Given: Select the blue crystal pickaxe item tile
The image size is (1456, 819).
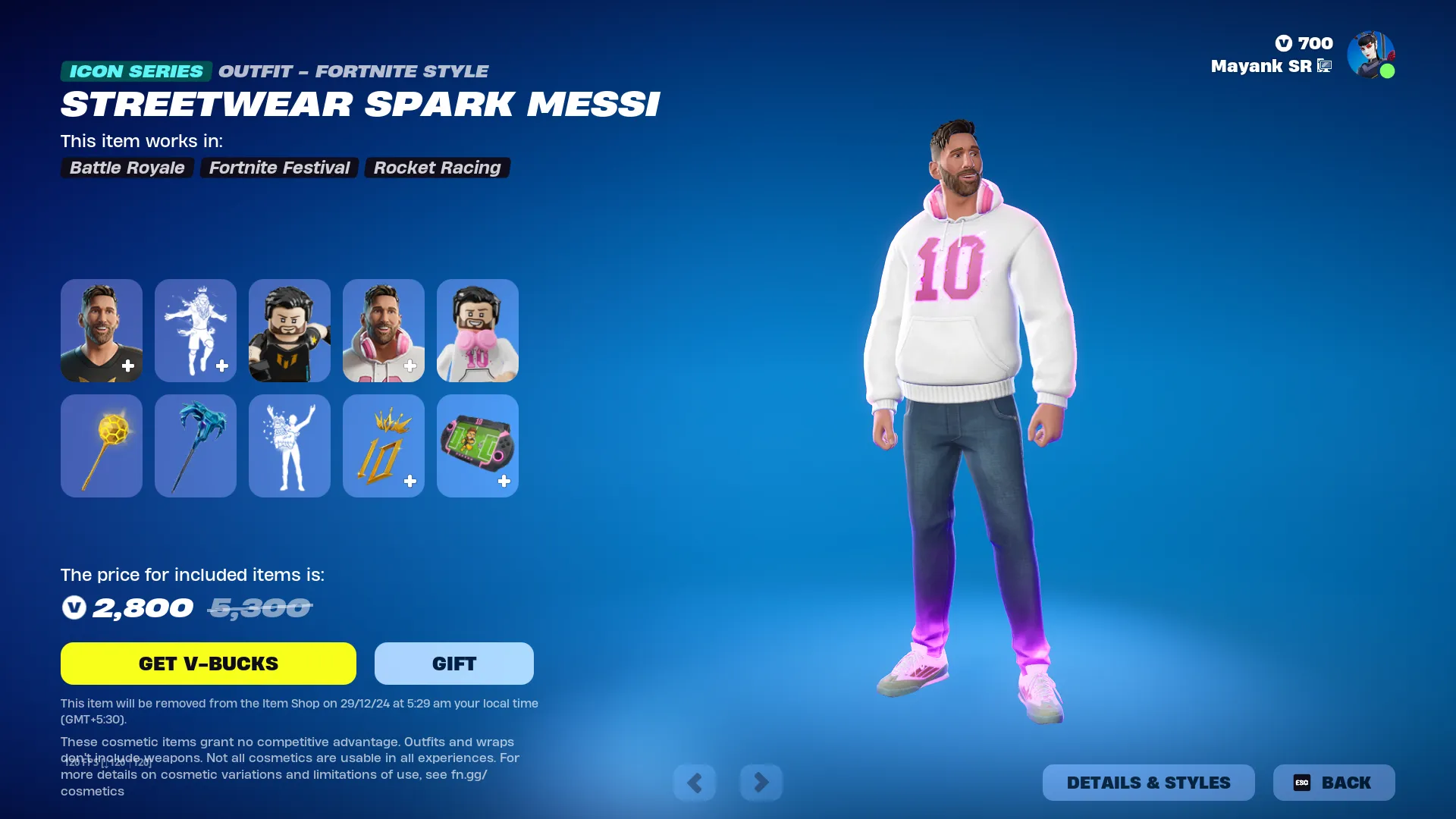Looking at the screenshot, I should tap(195, 446).
